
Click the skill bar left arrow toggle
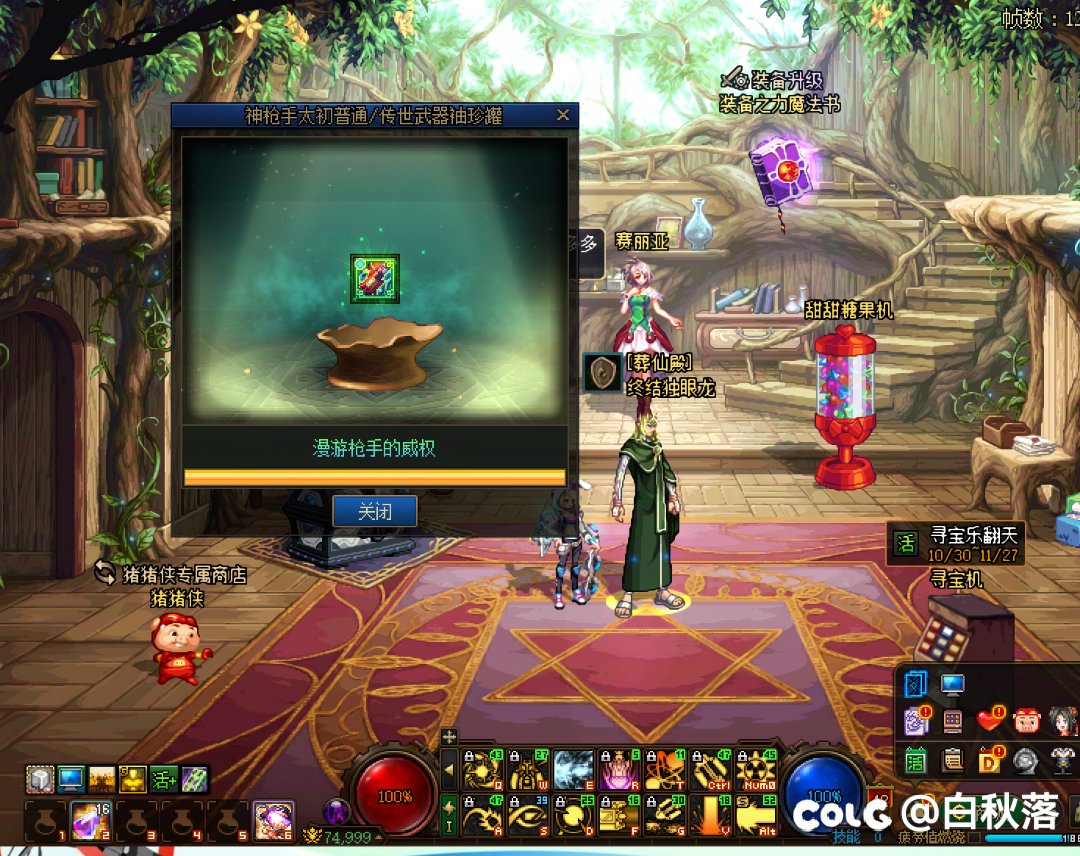pyautogui.click(x=449, y=770)
